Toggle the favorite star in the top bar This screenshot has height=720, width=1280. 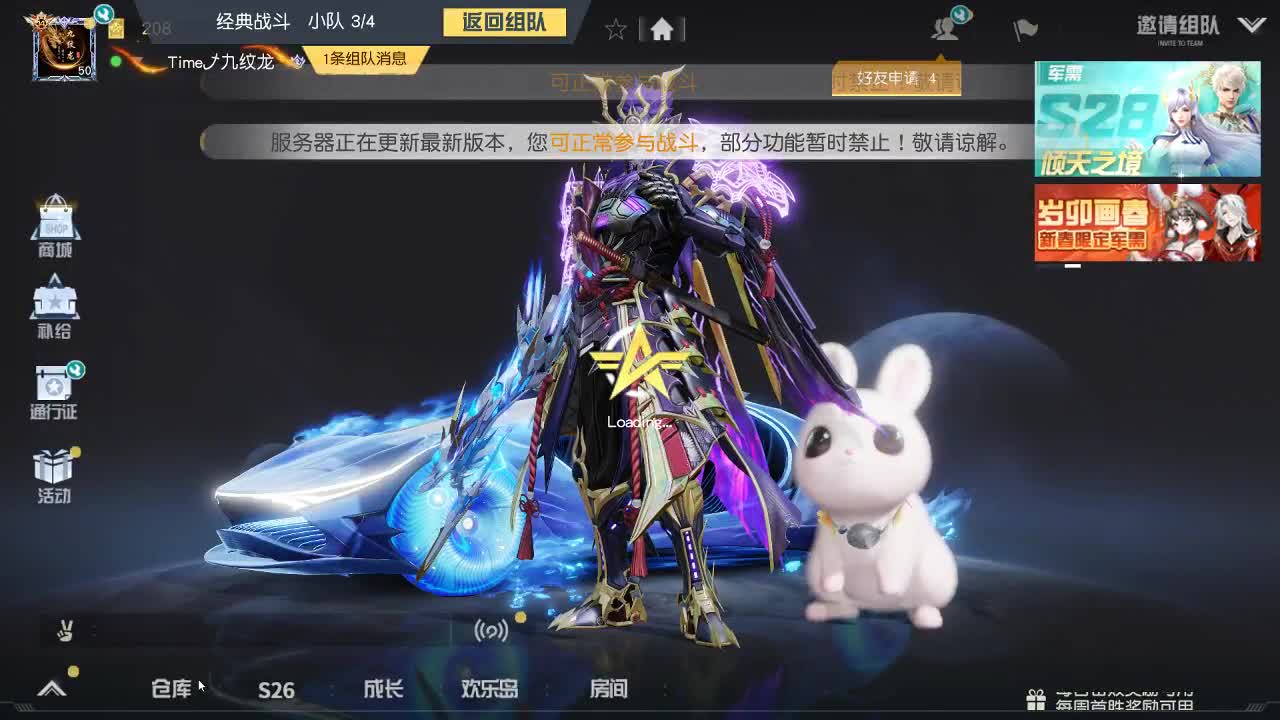point(614,29)
